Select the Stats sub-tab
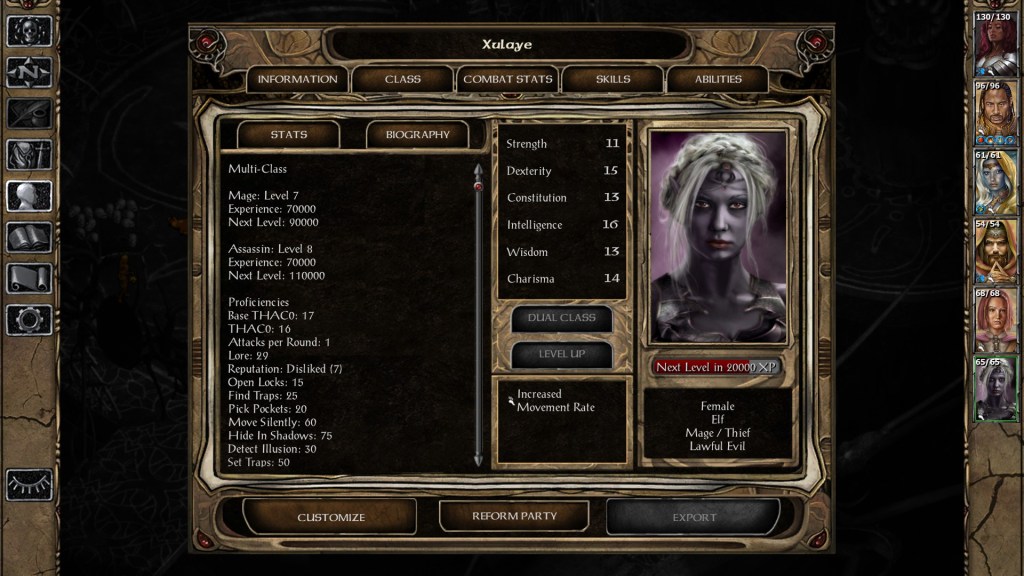 [x=288, y=134]
